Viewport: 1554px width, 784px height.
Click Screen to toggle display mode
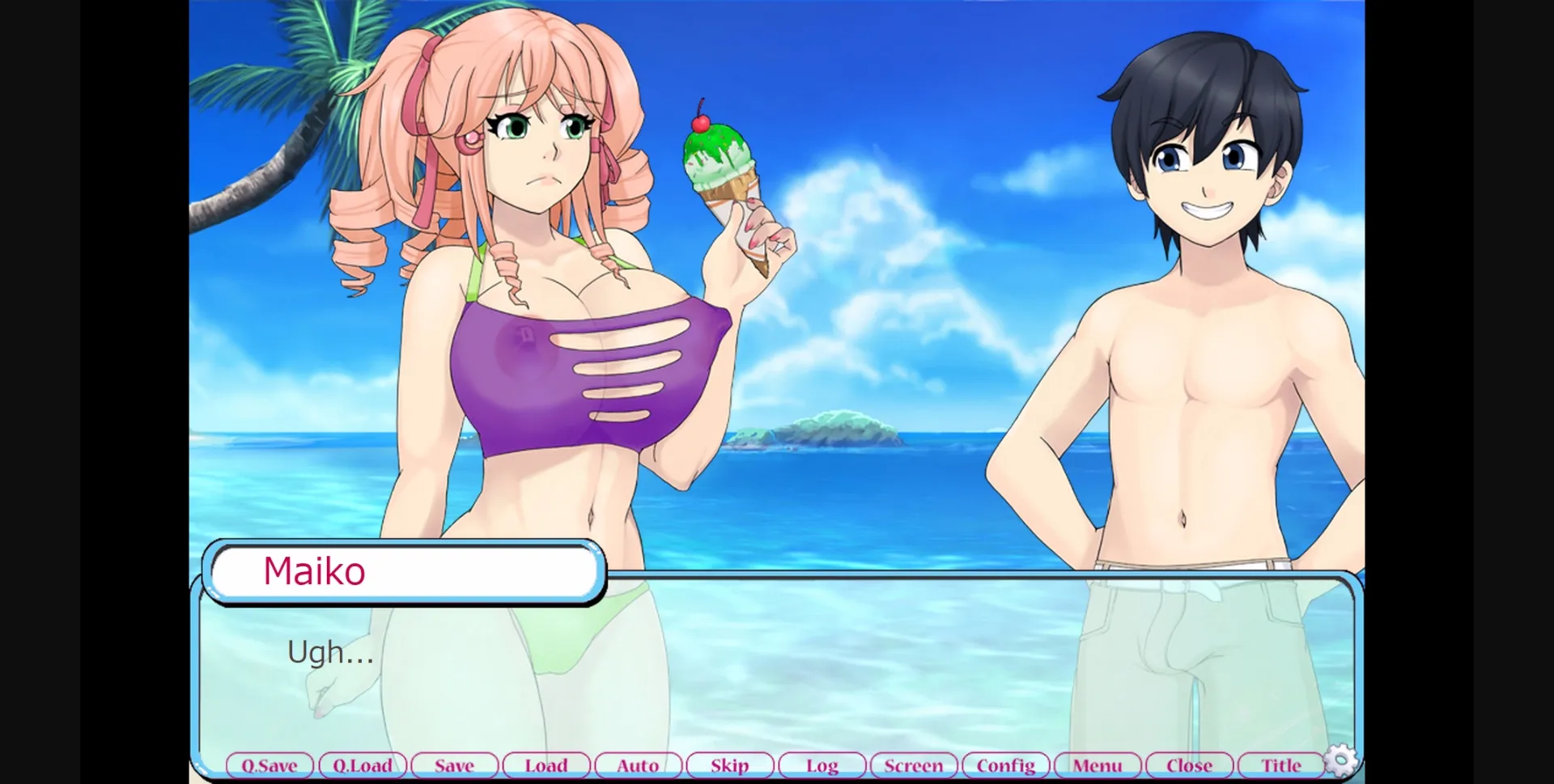pyautogui.click(x=913, y=765)
